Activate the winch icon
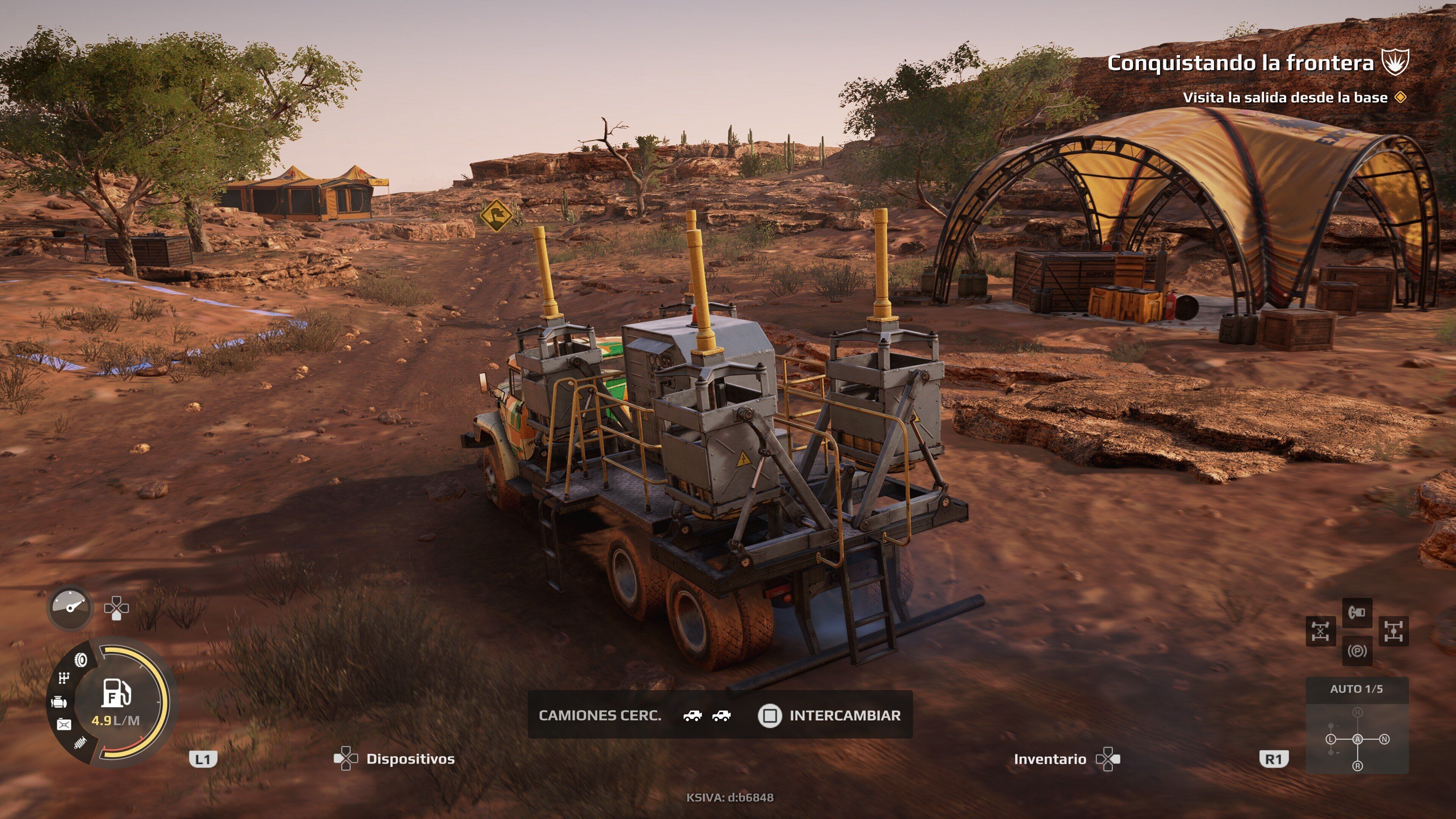 pyautogui.click(x=1357, y=612)
